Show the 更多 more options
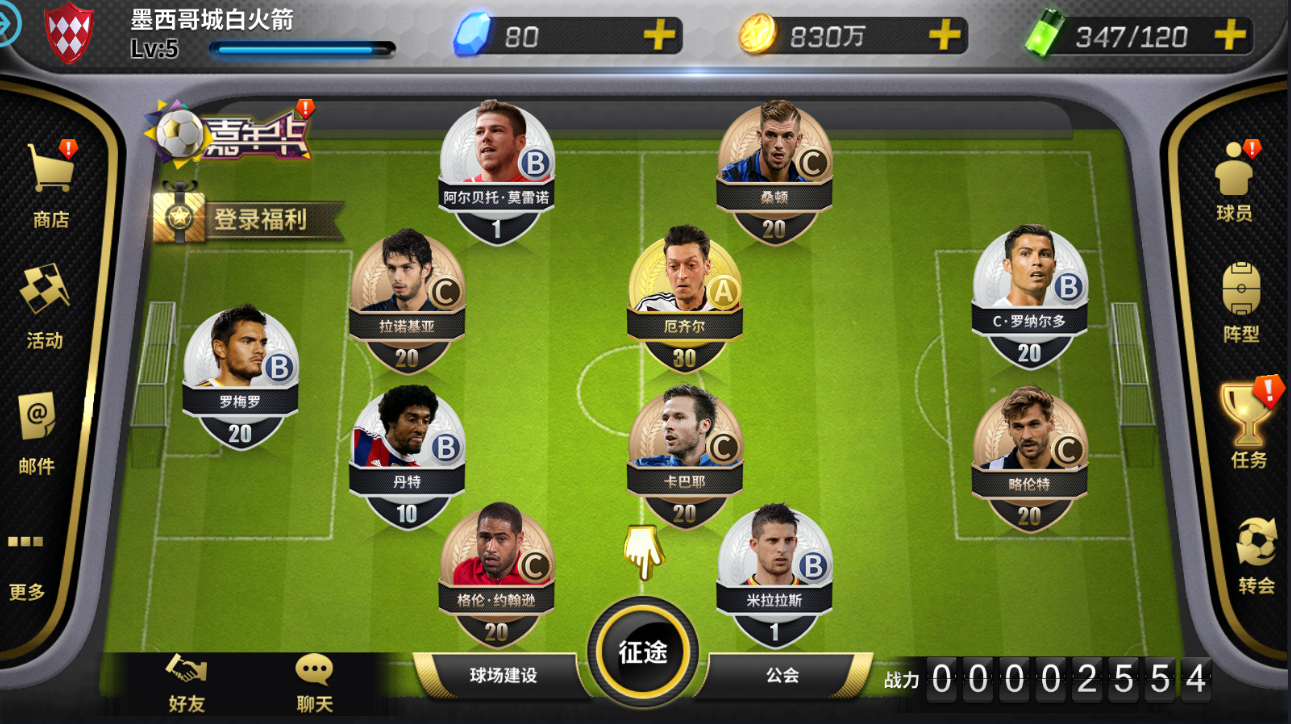The image size is (1291, 724). 27,565
